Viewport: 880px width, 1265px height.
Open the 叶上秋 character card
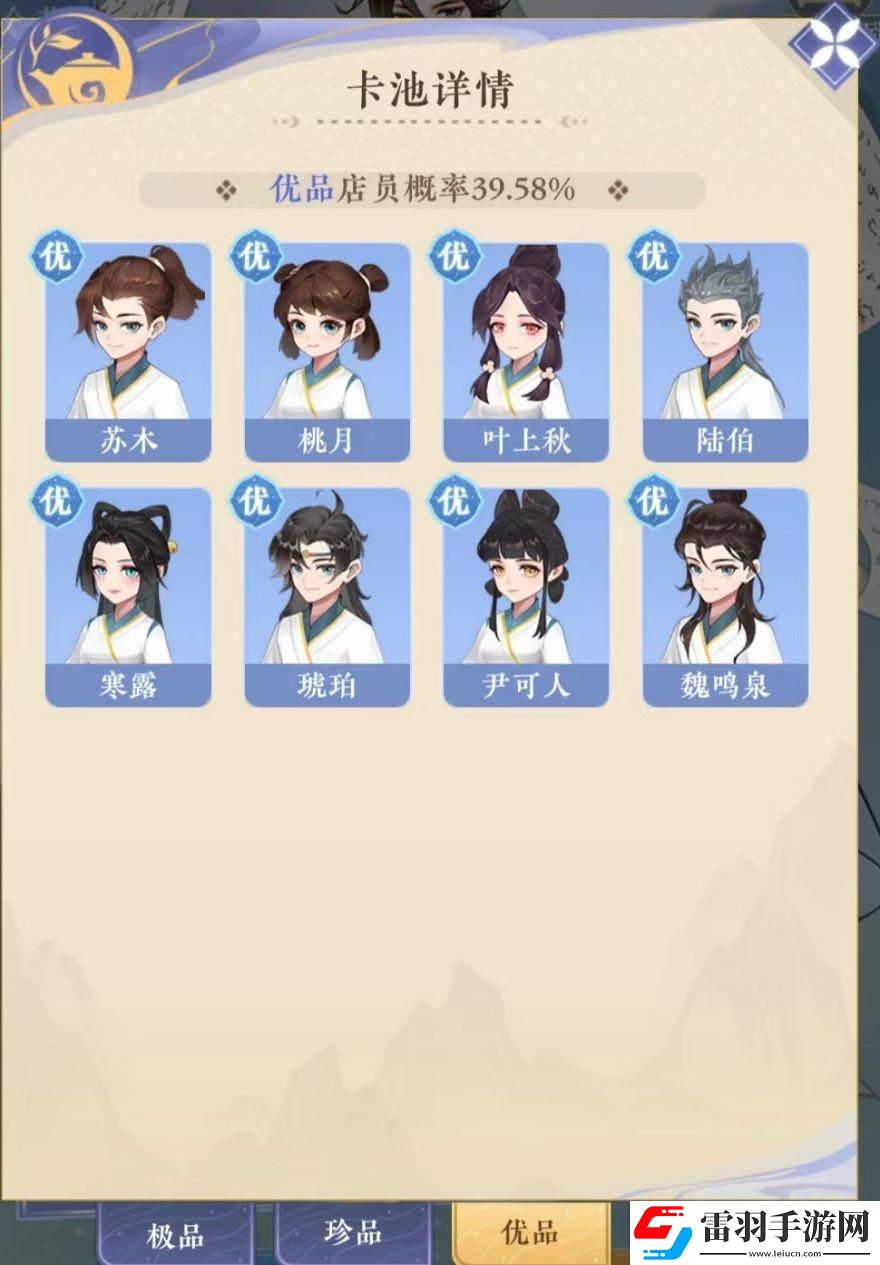[526, 352]
